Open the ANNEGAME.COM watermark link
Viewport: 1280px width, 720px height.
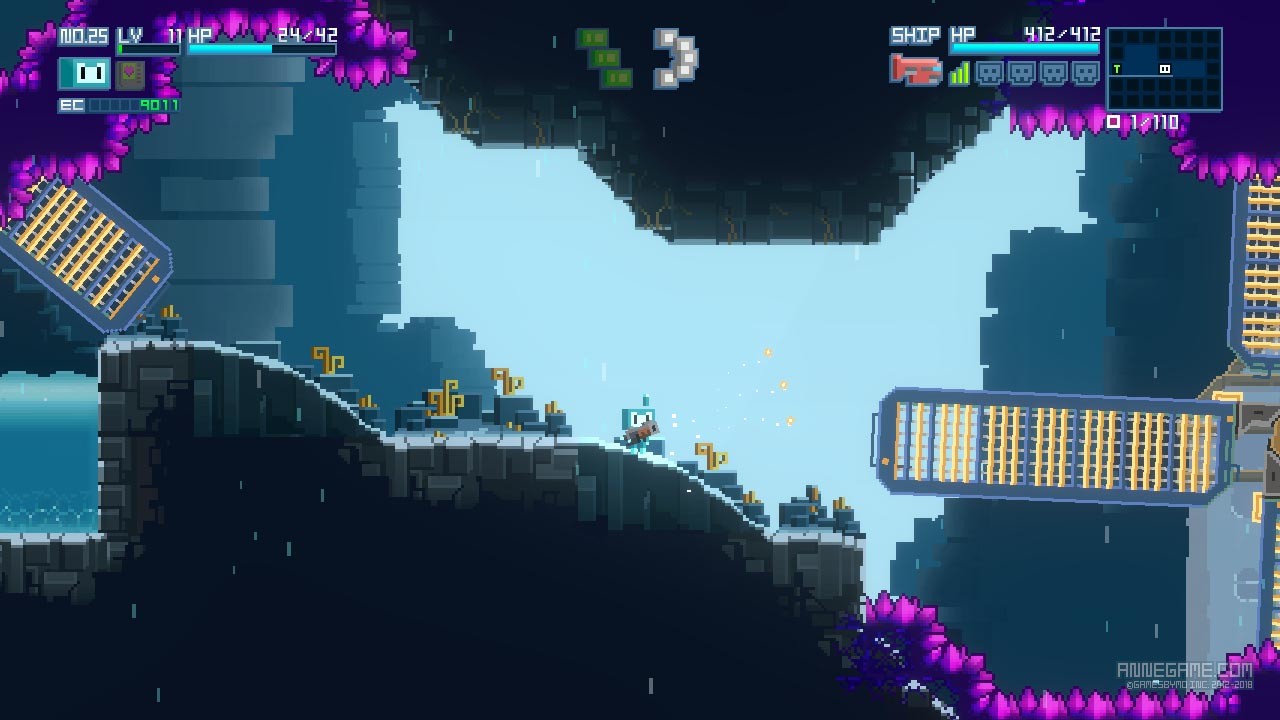click(x=1185, y=667)
